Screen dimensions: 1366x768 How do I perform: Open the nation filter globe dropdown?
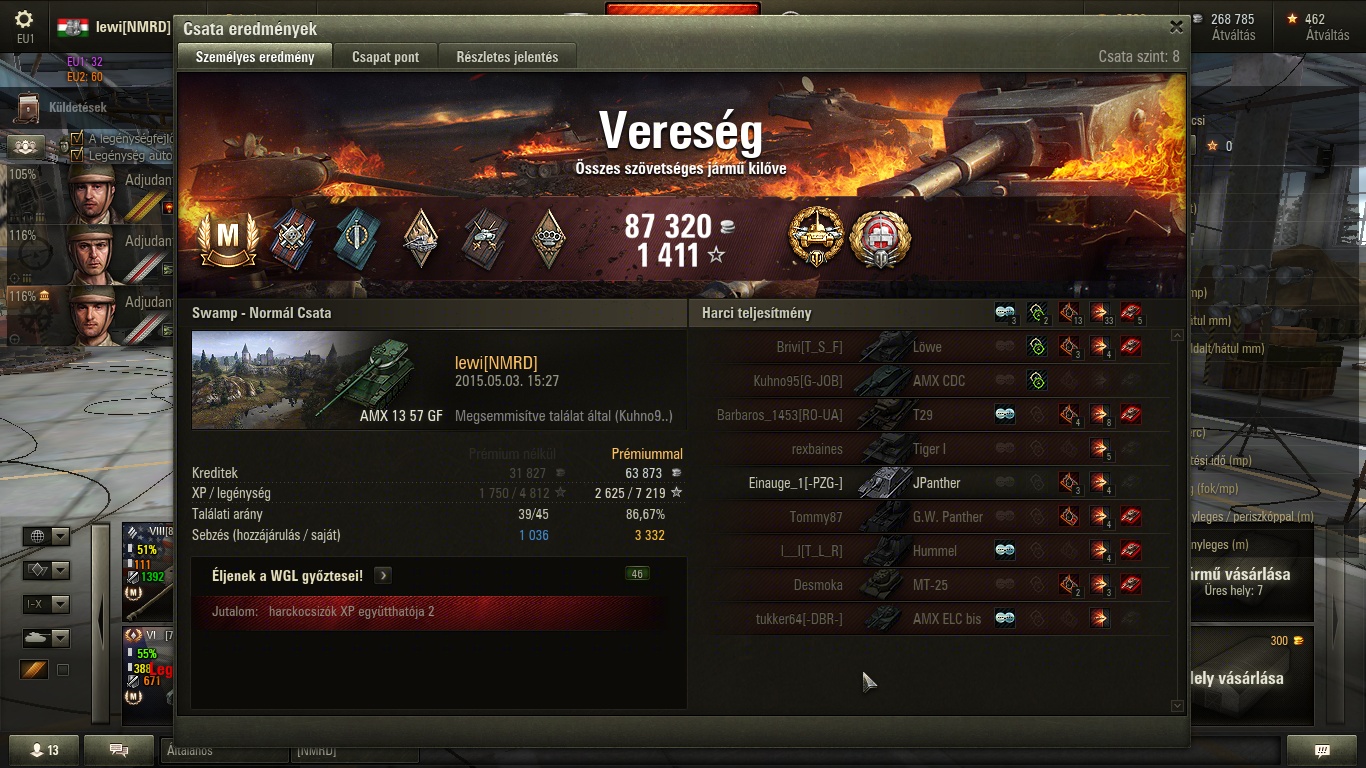(x=46, y=537)
